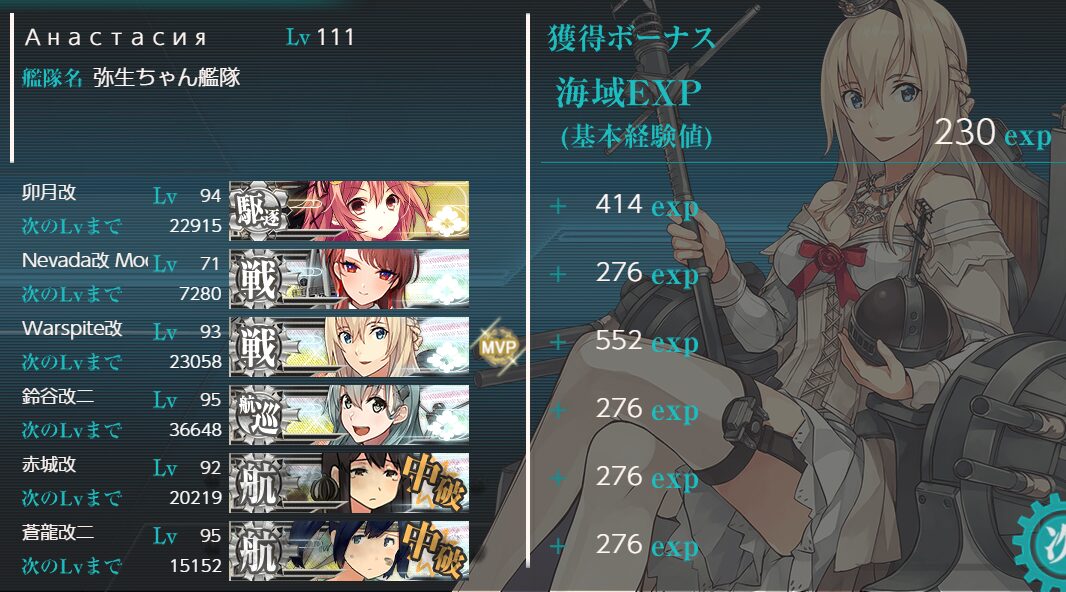This screenshot has width=1066, height=592.
Task: Select the 卯月改 destroyer banner
Action: pos(349,208)
